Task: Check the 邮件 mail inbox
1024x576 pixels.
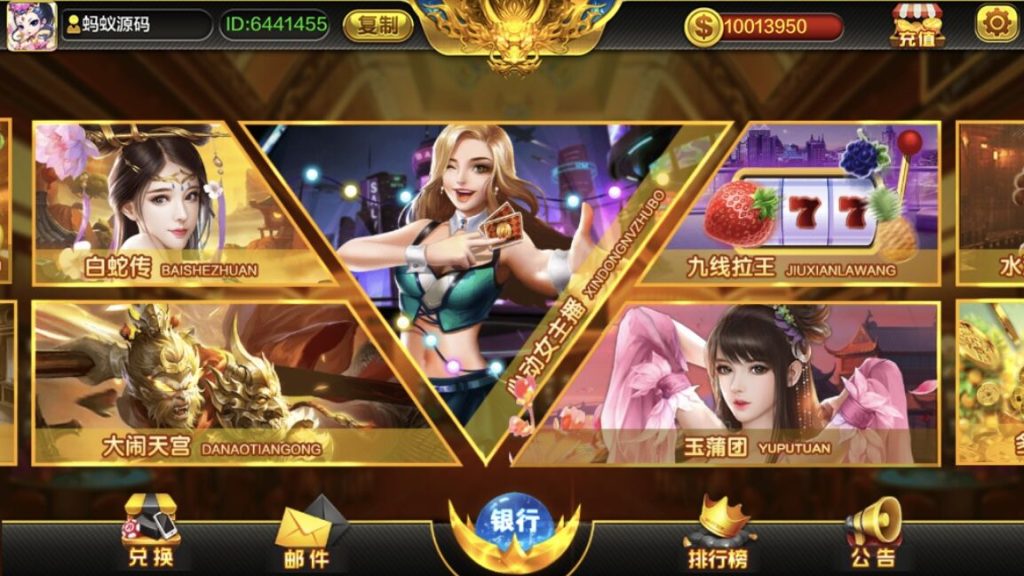Action: click(303, 535)
